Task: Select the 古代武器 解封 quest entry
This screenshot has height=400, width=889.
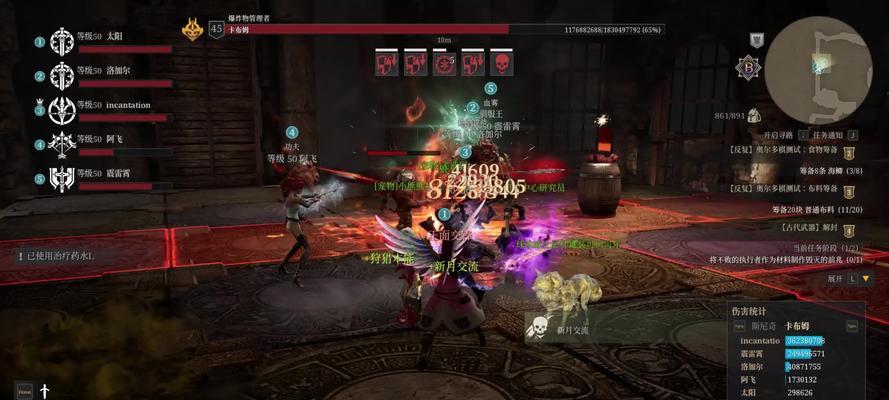Action: (801, 228)
